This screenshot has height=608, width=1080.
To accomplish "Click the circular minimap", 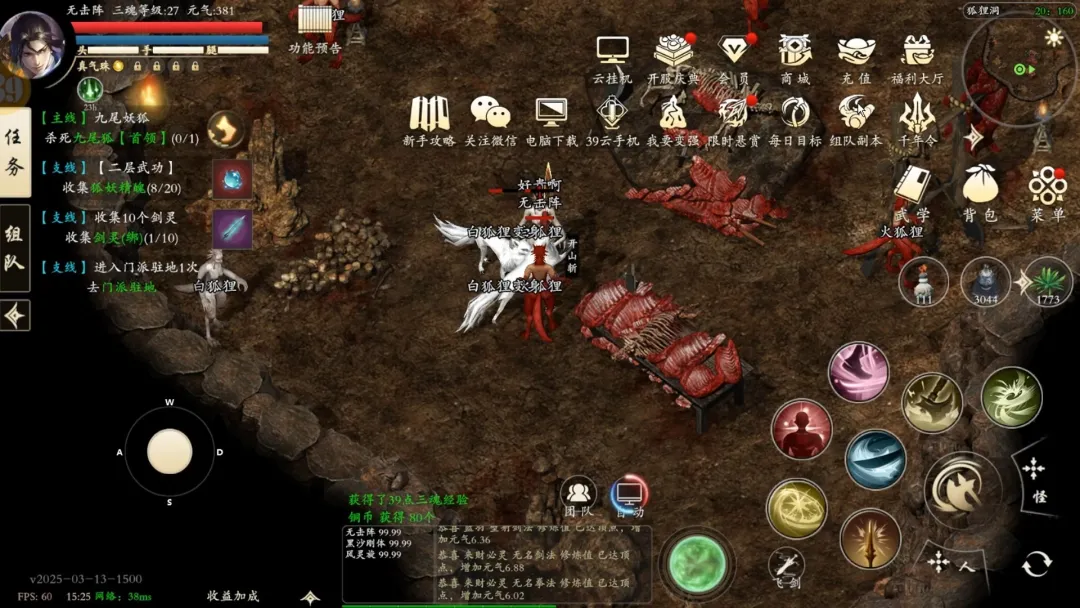I will pyautogui.click(x=1018, y=68).
